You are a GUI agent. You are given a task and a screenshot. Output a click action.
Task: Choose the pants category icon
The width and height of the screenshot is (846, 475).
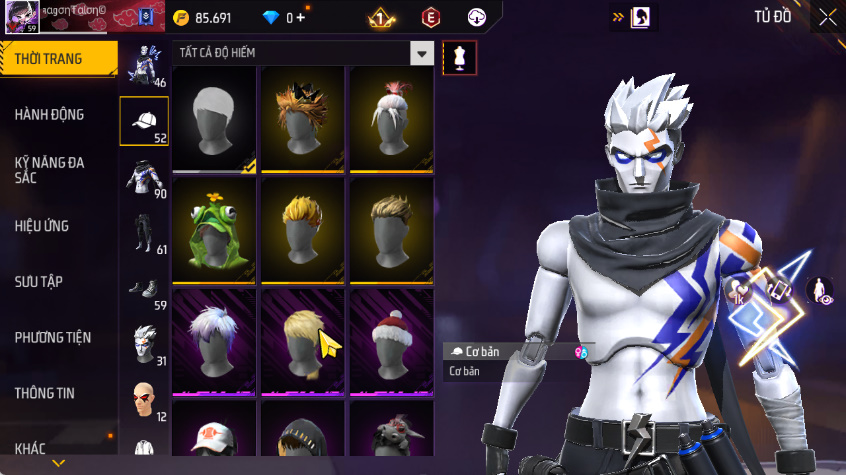pyautogui.click(x=144, y=233)
